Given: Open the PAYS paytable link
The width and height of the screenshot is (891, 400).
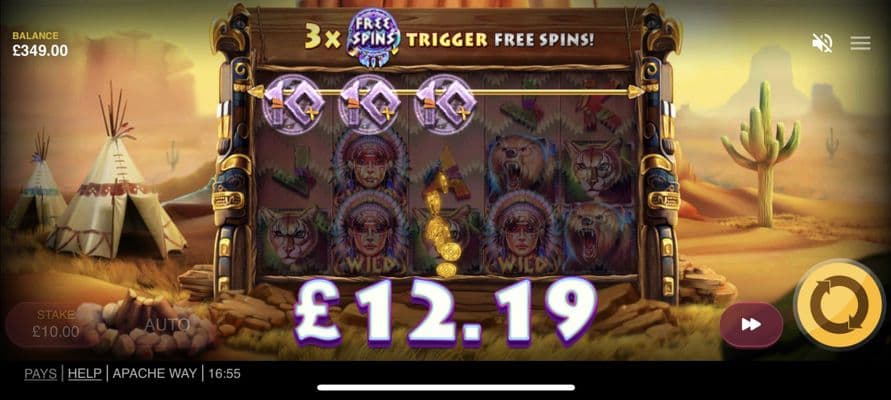Looking at the screenshot, I should tap(40, 374).
